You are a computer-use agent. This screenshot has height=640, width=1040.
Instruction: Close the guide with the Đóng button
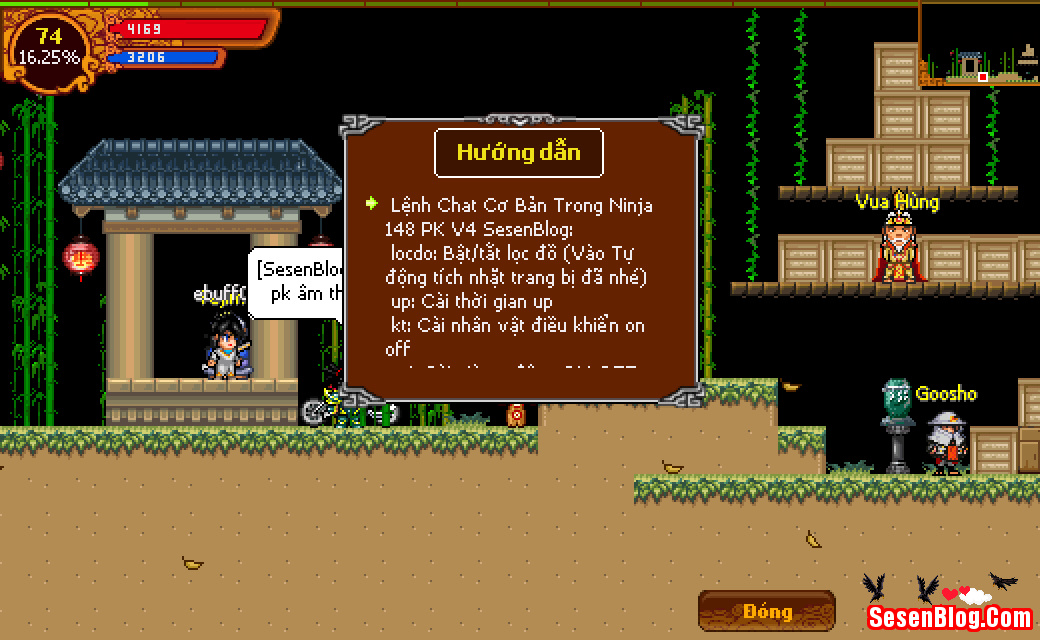[767, 611]
